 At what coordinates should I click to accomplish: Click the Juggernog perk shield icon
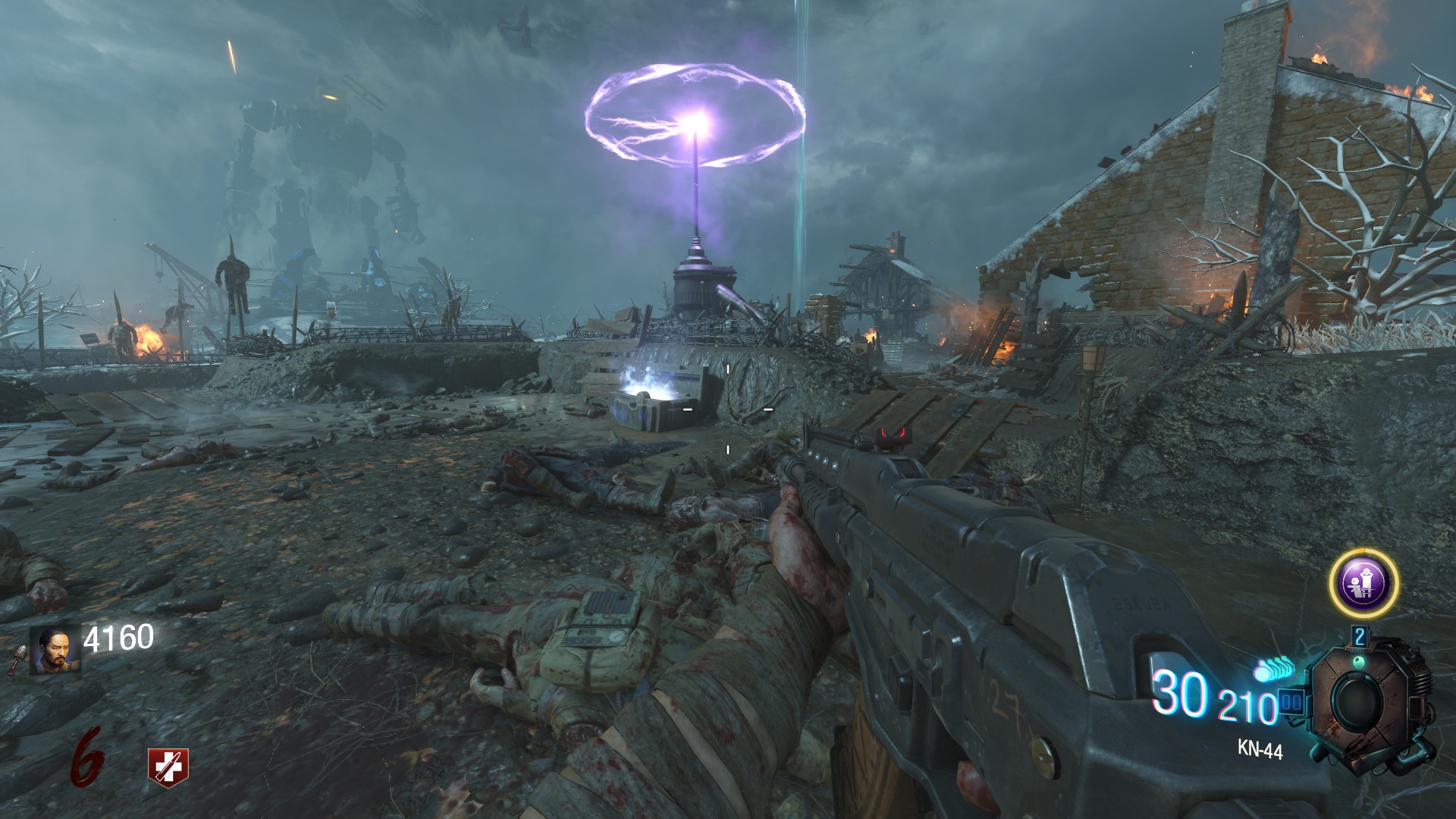point(168,767)
